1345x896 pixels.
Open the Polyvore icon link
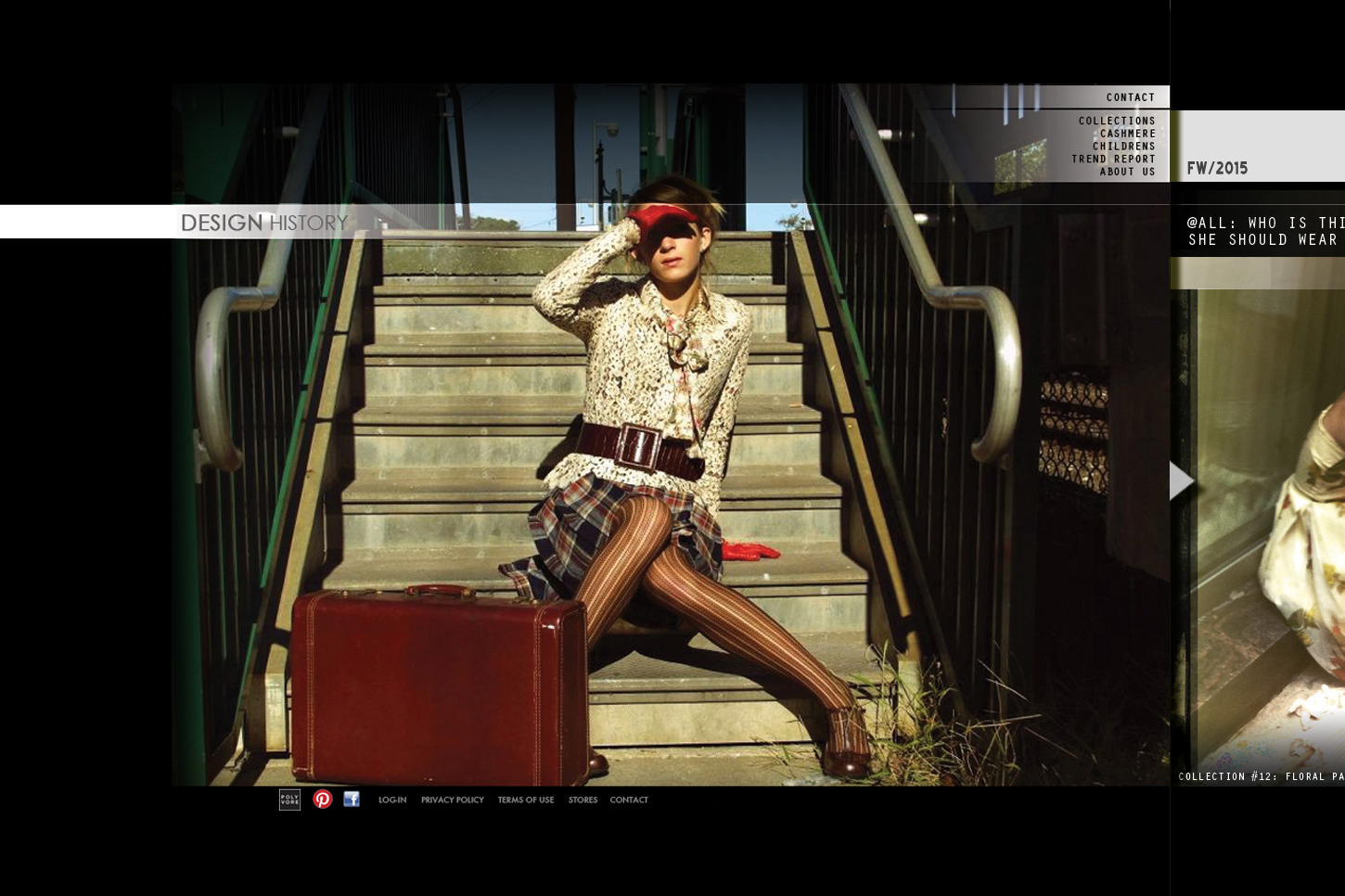tap(289, 800)
